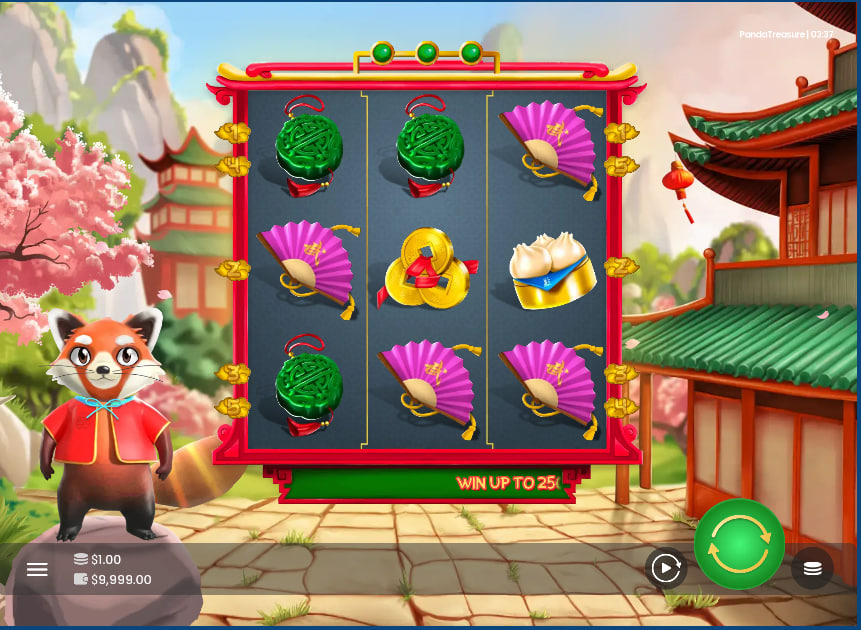Open the hamburger menu

tap(37, 569)
